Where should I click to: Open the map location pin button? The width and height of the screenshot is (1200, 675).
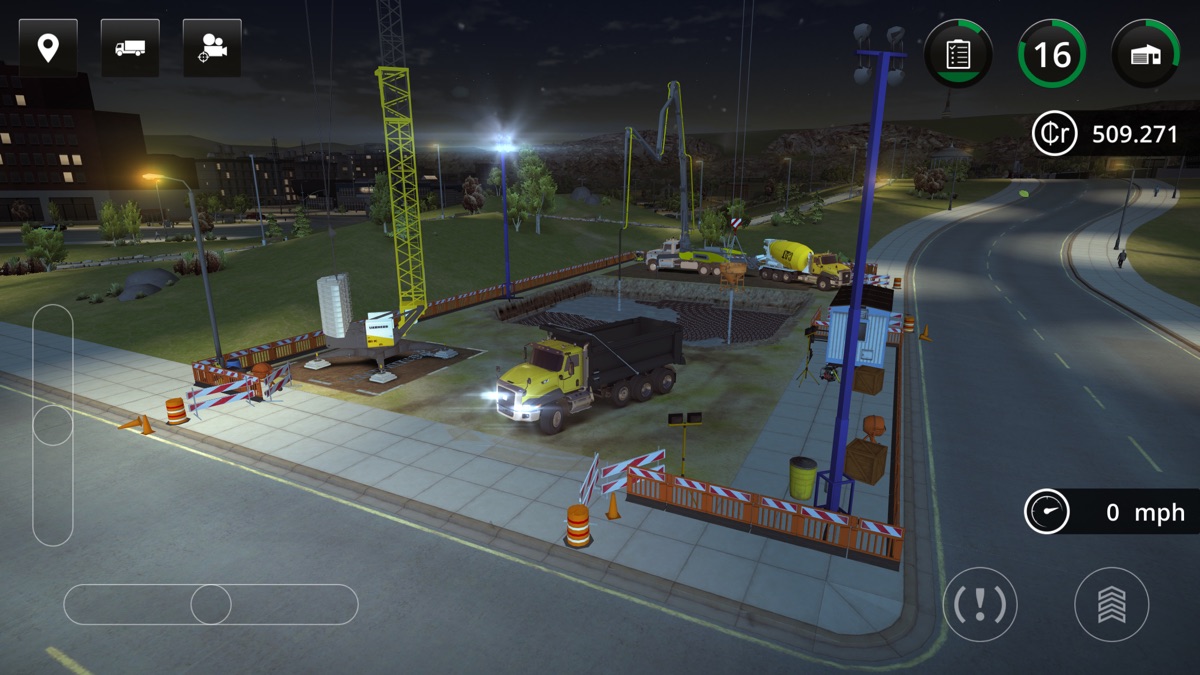click(48, 48)
